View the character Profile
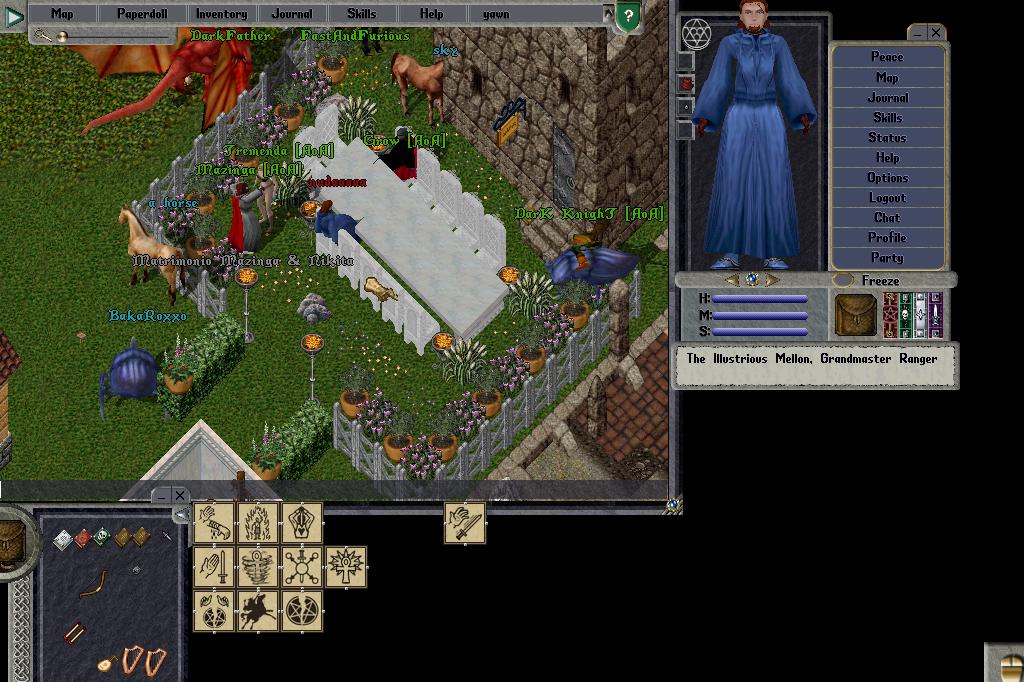The width and height of the screenshot is (1024, 682). 887,237
